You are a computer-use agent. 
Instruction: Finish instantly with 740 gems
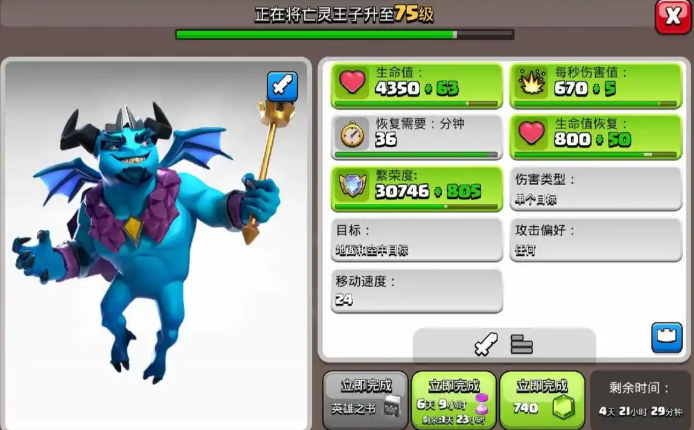(542, 399)
